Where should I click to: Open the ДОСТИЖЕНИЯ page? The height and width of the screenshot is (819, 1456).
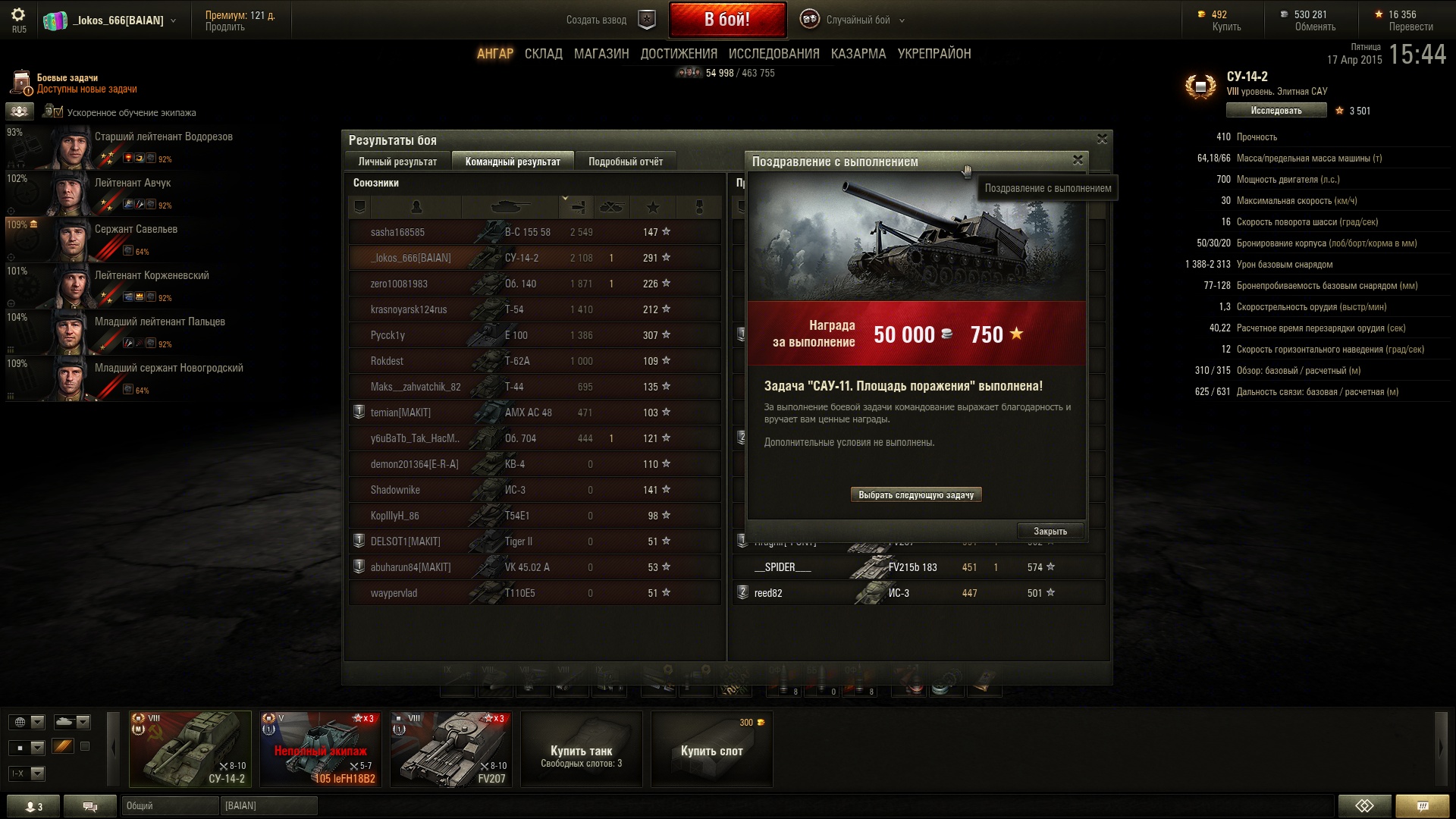tap(678, 54)
